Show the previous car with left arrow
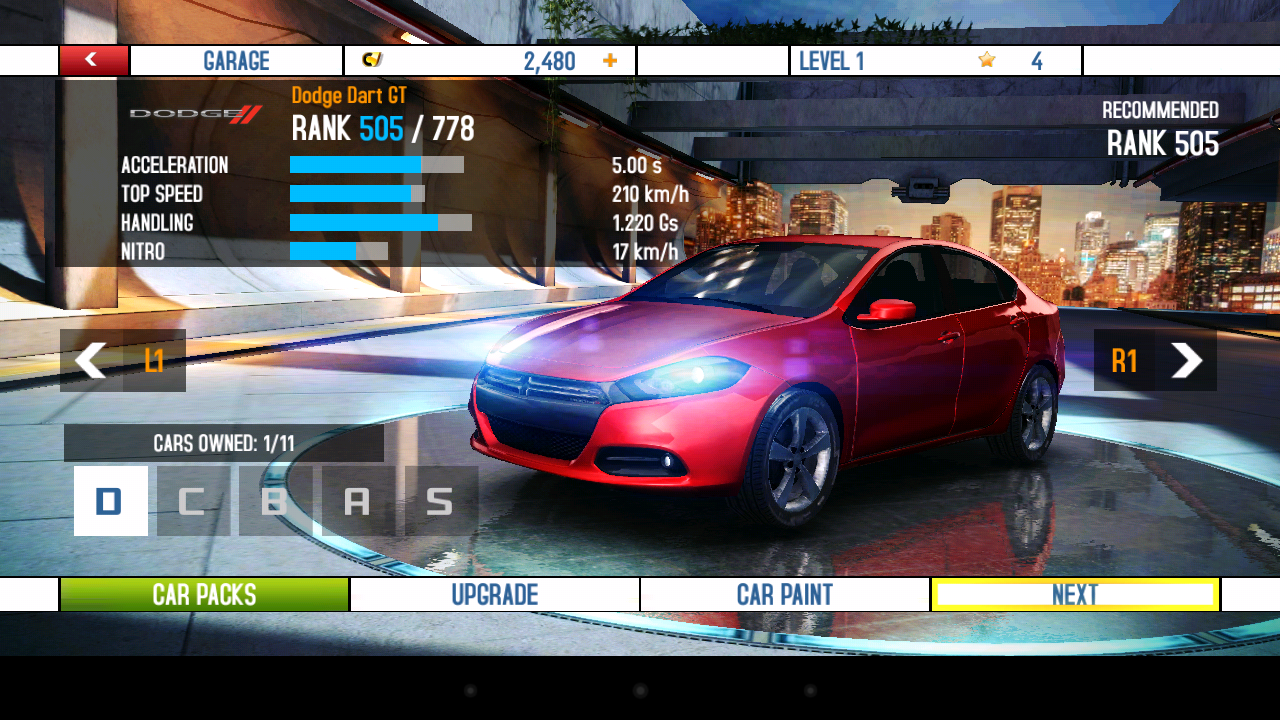Screen dimensions: 1280x720 coord(92,360)
